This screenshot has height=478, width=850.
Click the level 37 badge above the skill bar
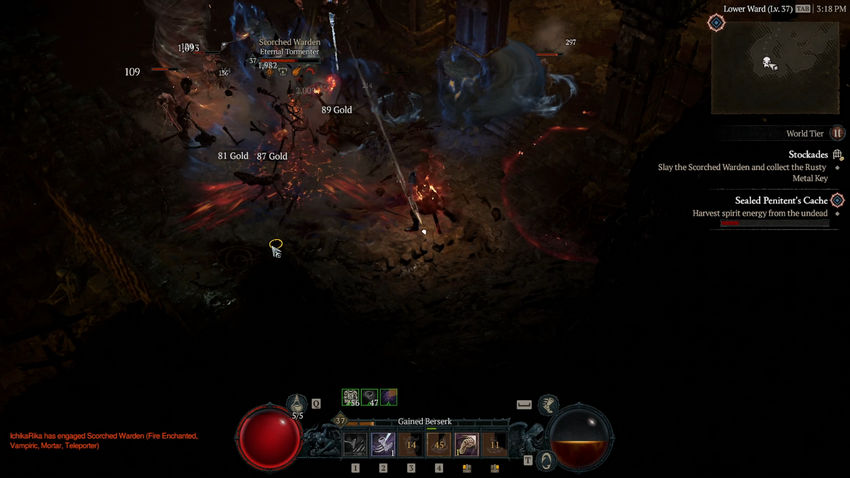pos(340,421)
